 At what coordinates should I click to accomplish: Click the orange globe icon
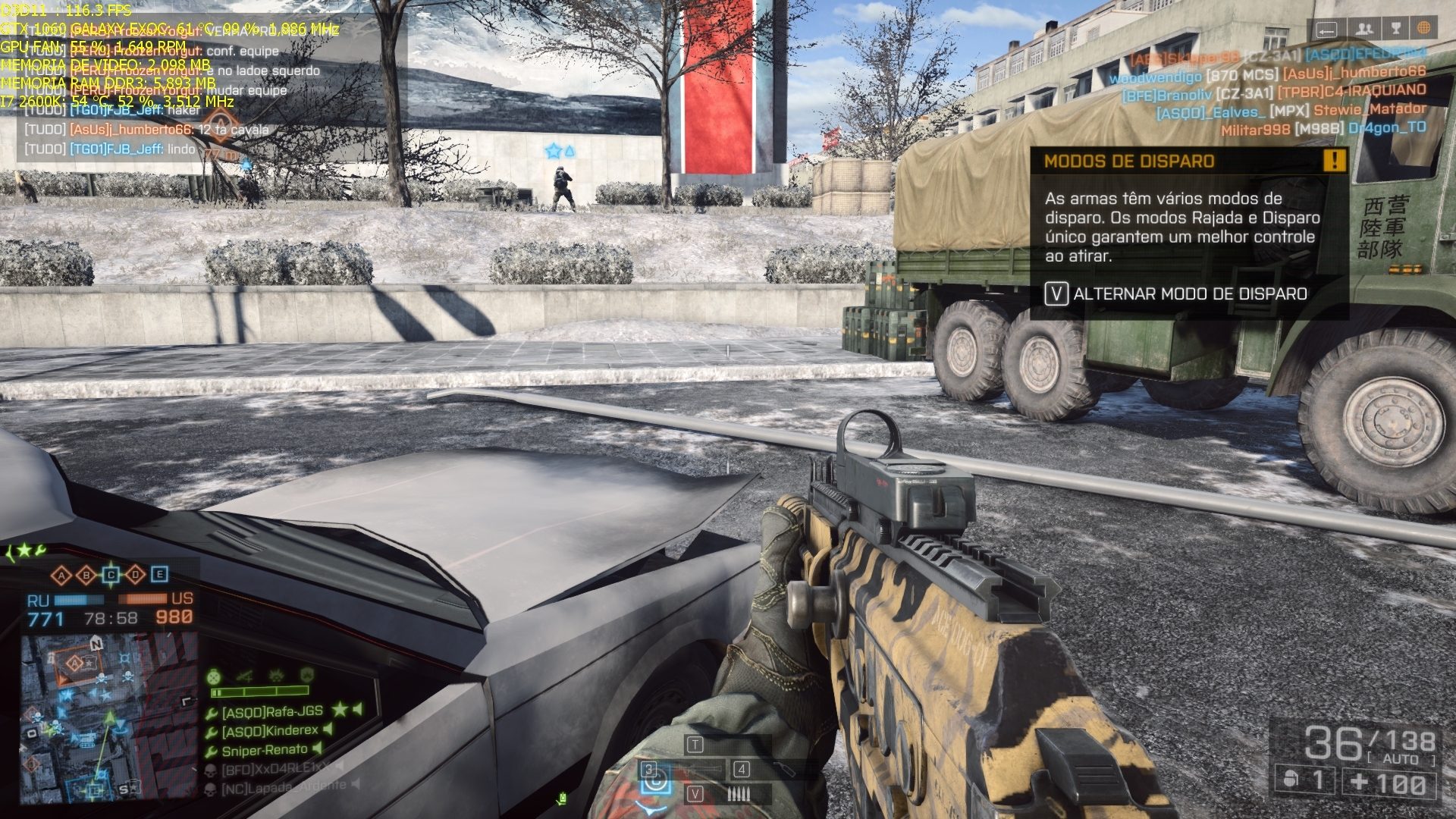pyautogui.click(x=1423, y=29)
